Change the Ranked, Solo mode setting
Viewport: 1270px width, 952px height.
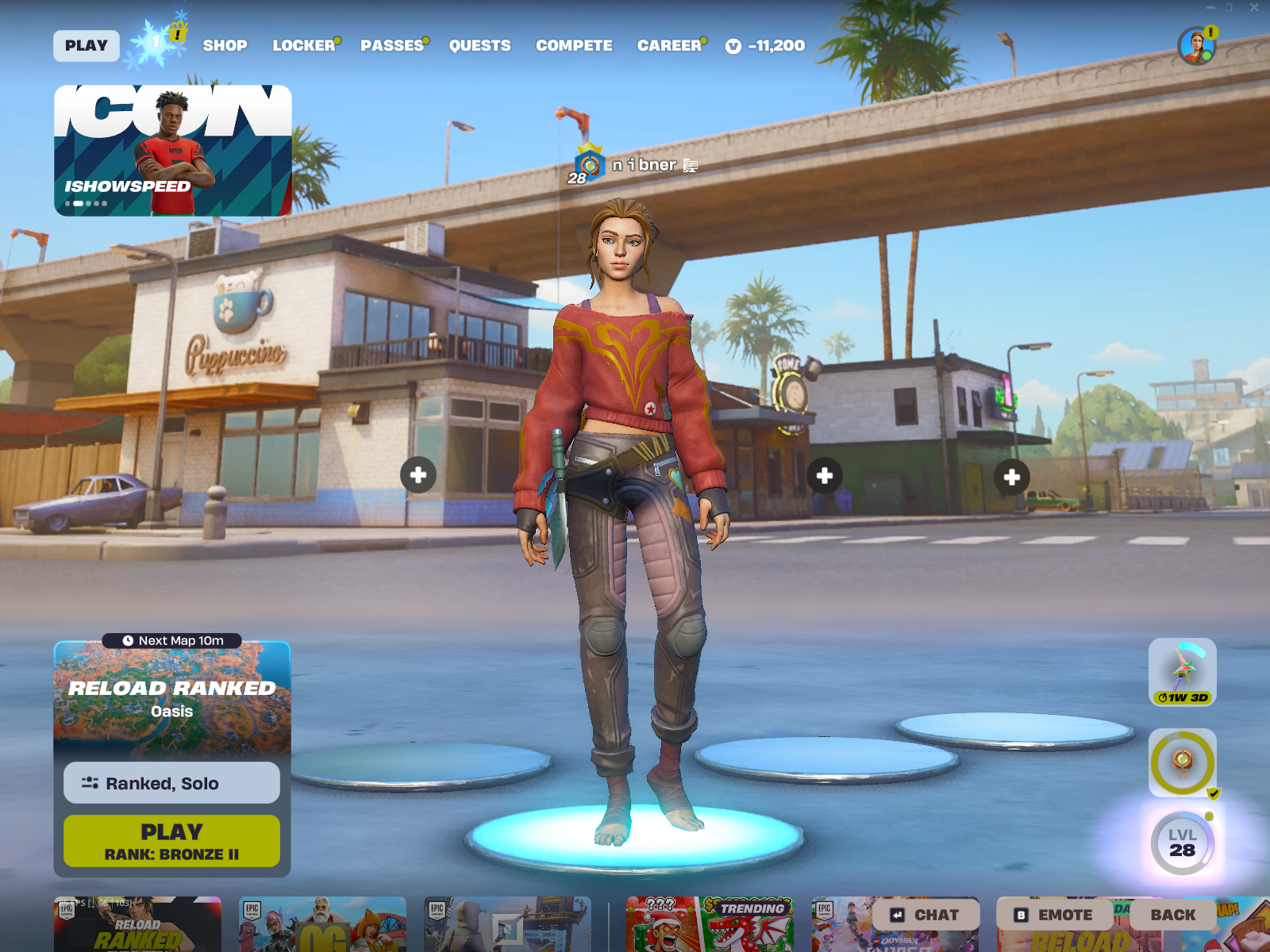coord(172,783)
